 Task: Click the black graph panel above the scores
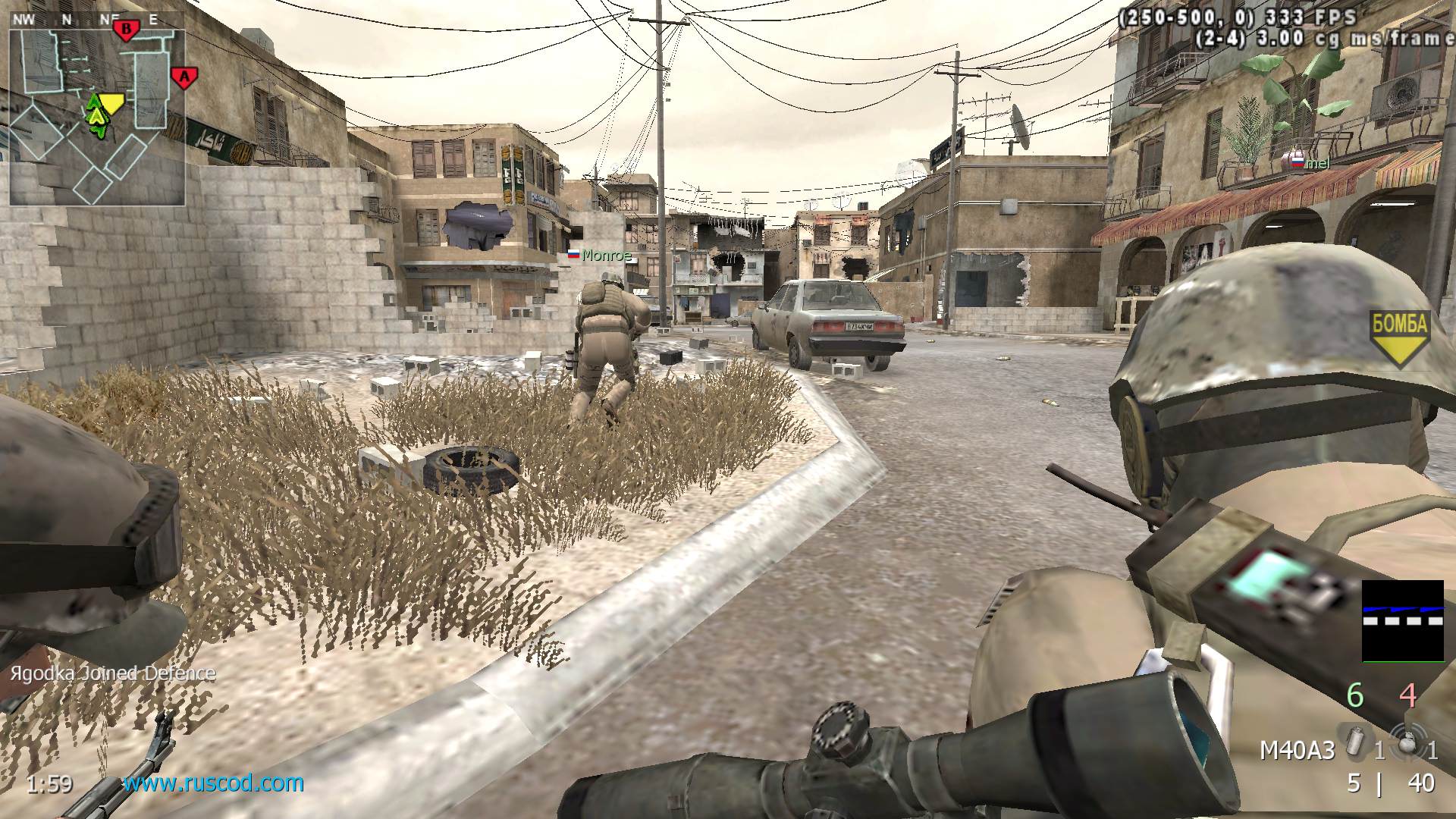pos(1402,621)
